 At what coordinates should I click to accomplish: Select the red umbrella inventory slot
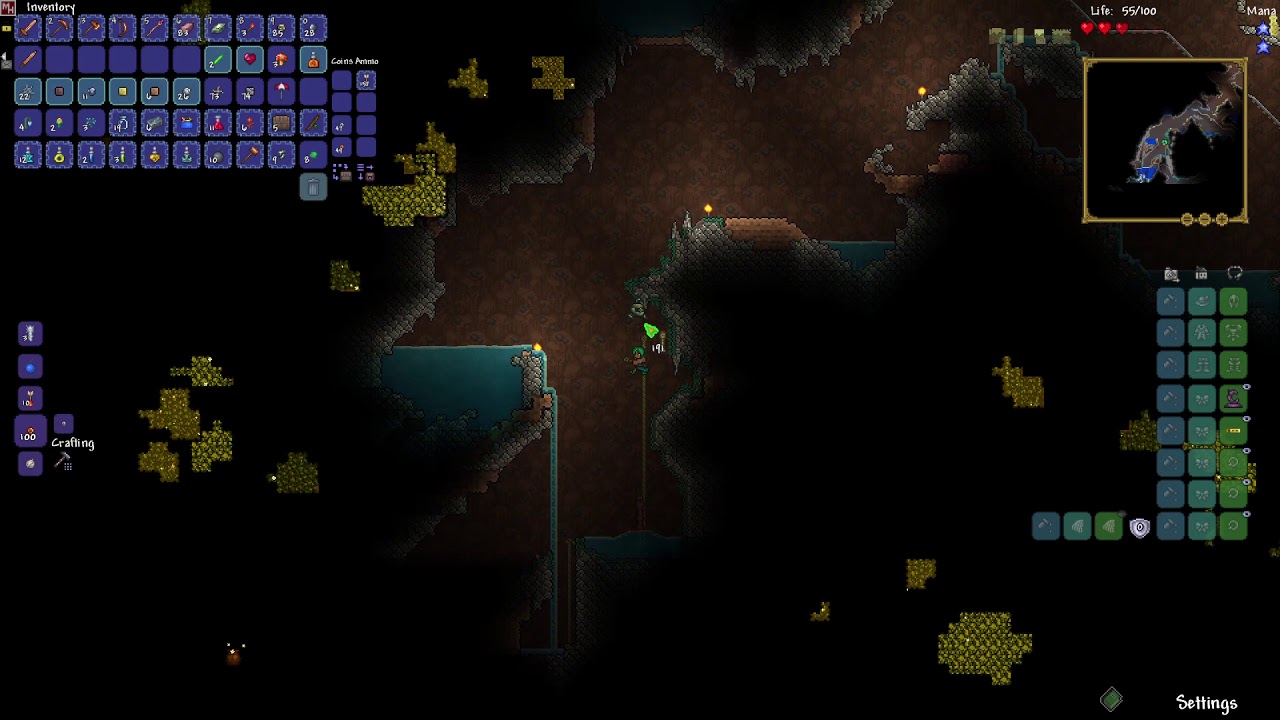(x=282, y=92)
